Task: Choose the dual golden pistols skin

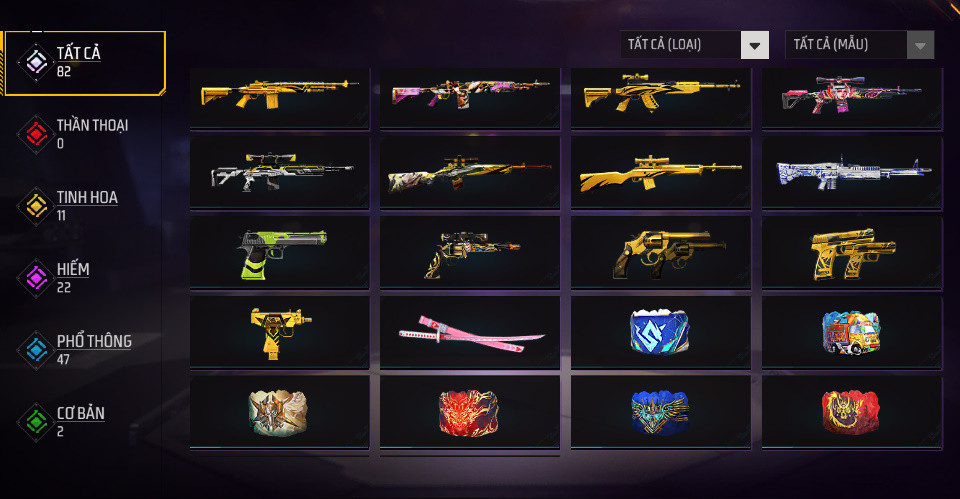Action: click(851, 253)
